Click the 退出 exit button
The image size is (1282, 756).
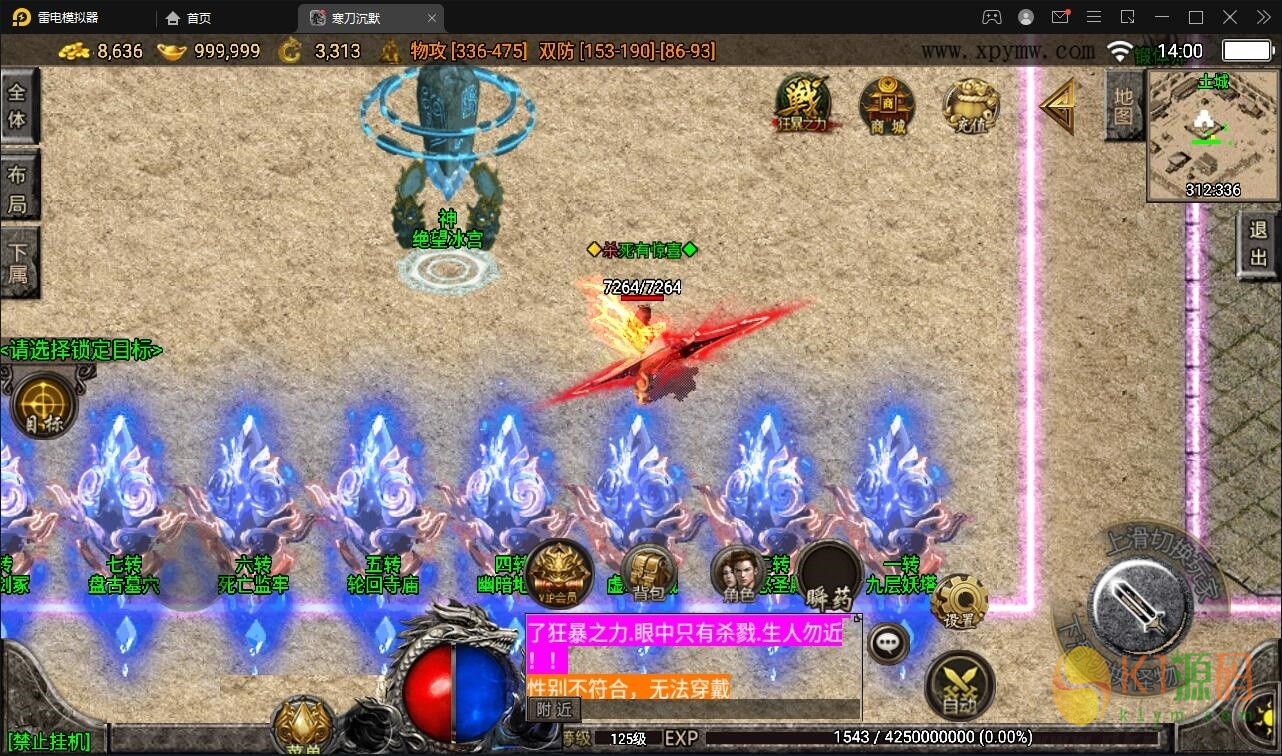tap(1259, 245)
